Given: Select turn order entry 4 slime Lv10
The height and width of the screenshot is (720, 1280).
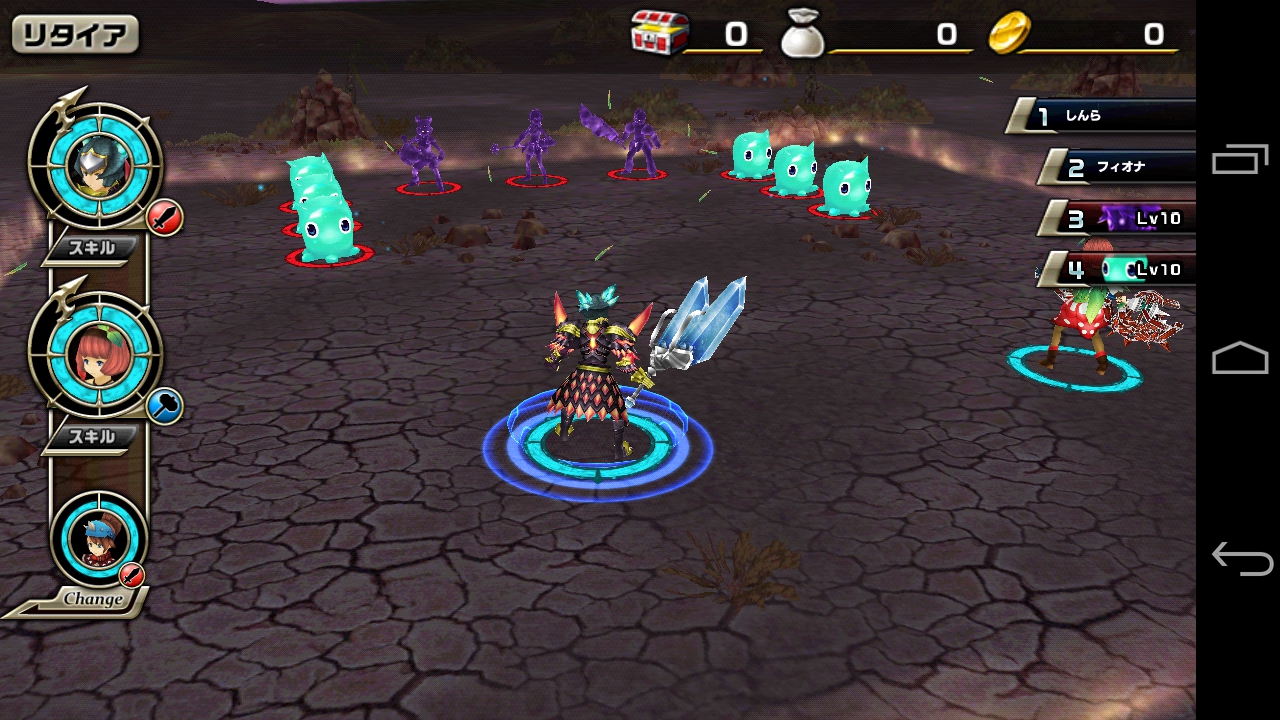Looking at the screenshot, I should [1122, 269].
